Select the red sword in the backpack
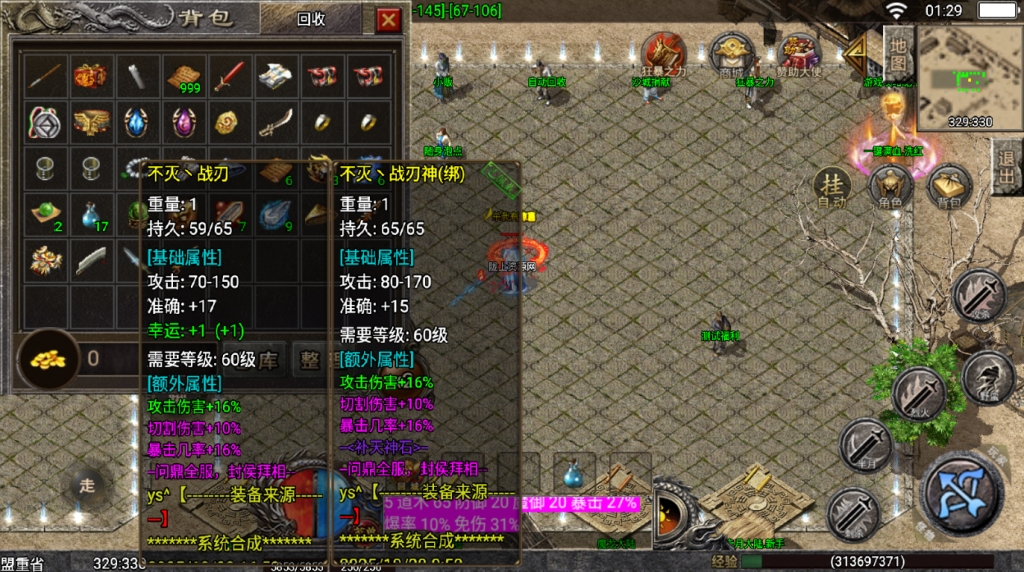Screen dimensions: 1024x572 (x=228, y=75)
